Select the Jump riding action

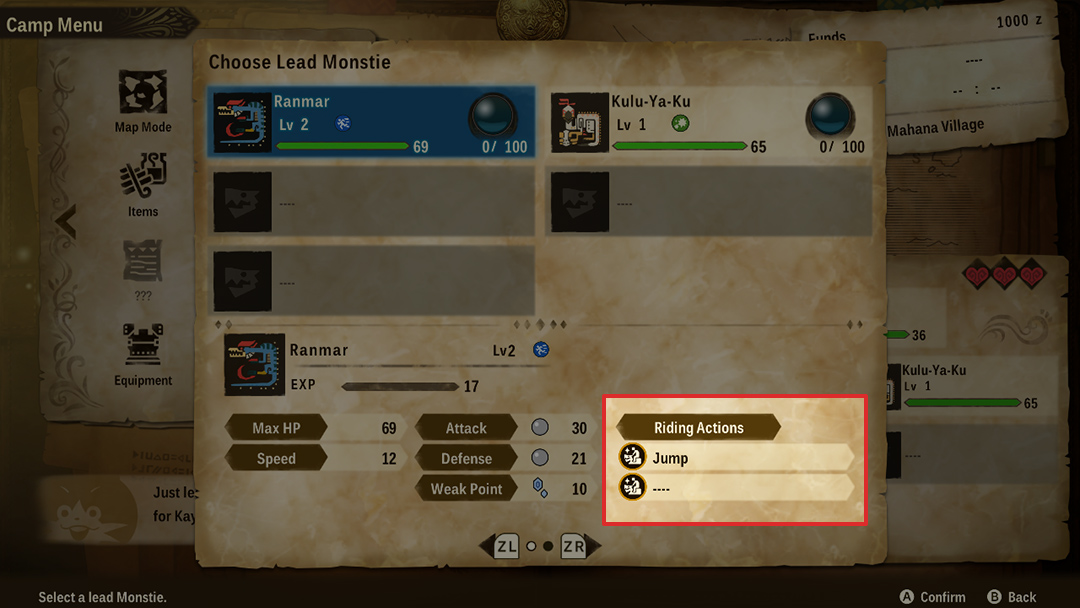(735, 458)
